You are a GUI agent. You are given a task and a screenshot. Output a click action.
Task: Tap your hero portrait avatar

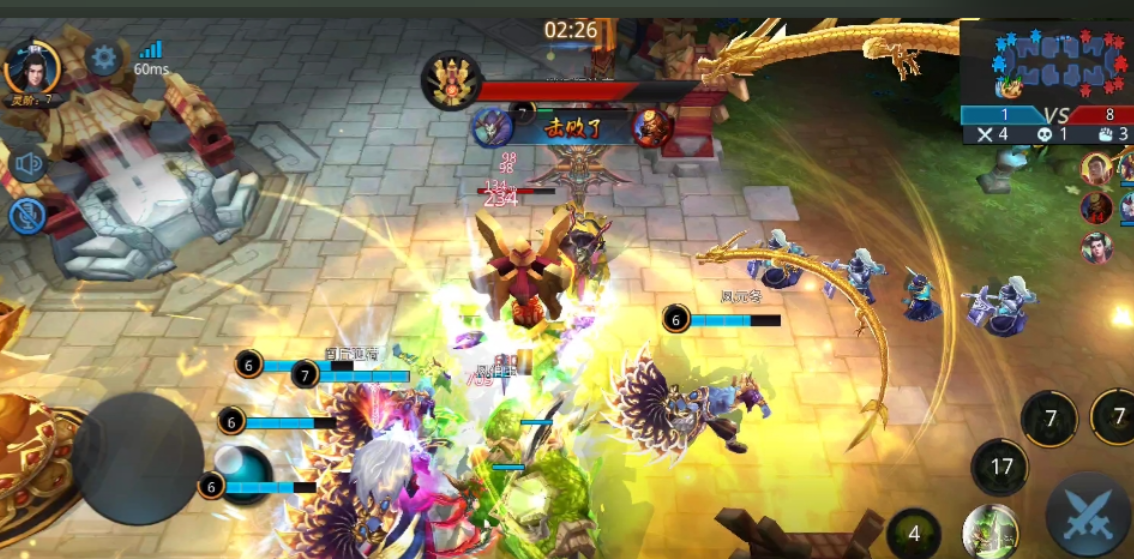tap(32, 66)
